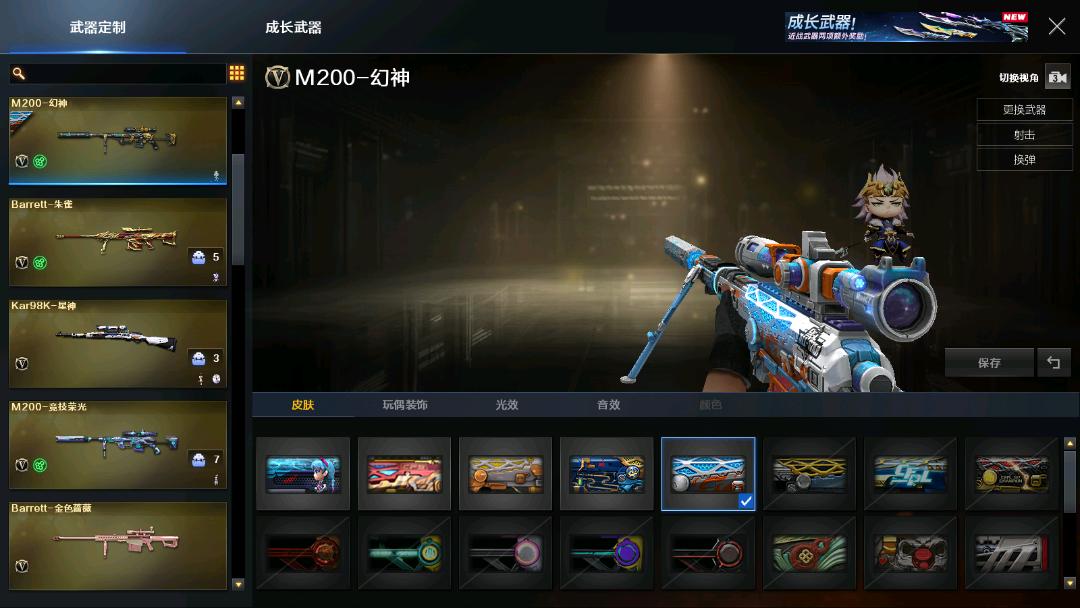Click the undo arrow beside 保存

1053,363
